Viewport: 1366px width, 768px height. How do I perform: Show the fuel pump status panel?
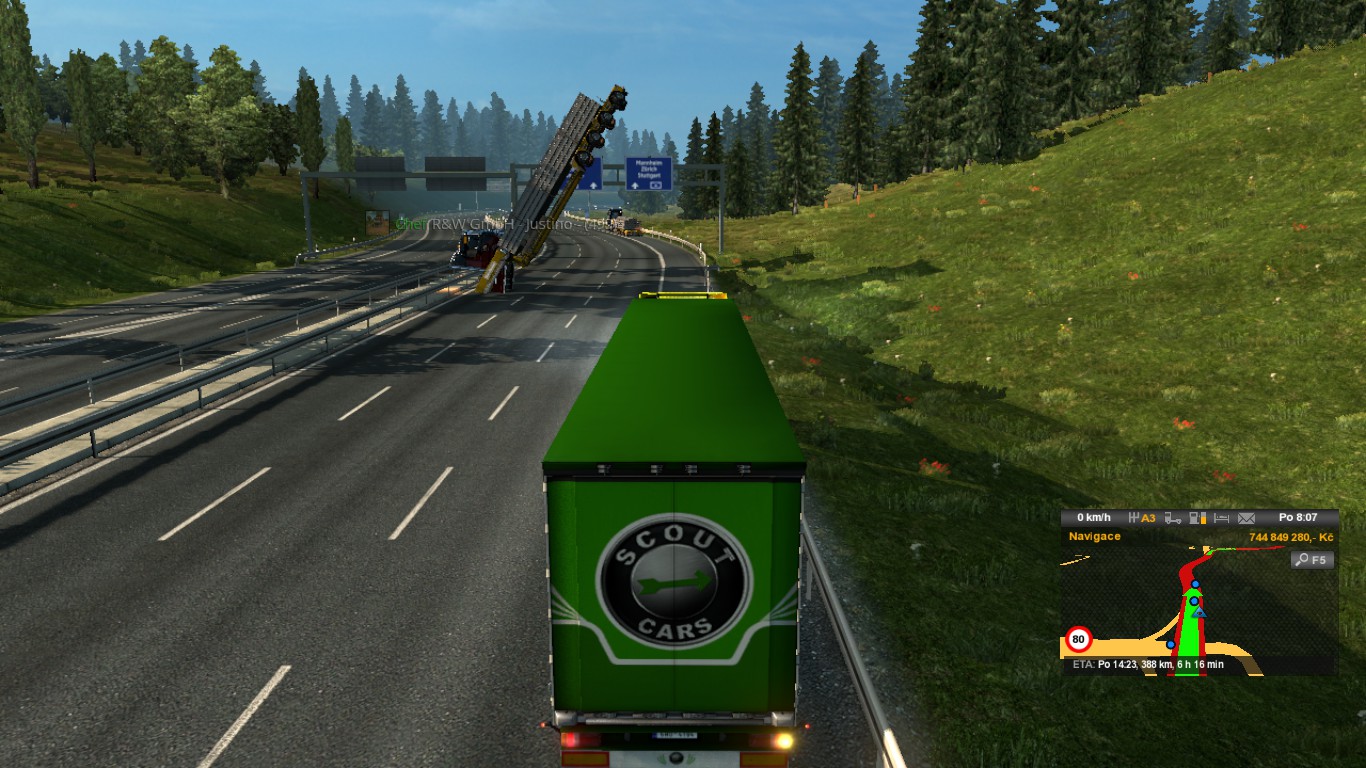pyautogui.click(x=1197, y=518)
